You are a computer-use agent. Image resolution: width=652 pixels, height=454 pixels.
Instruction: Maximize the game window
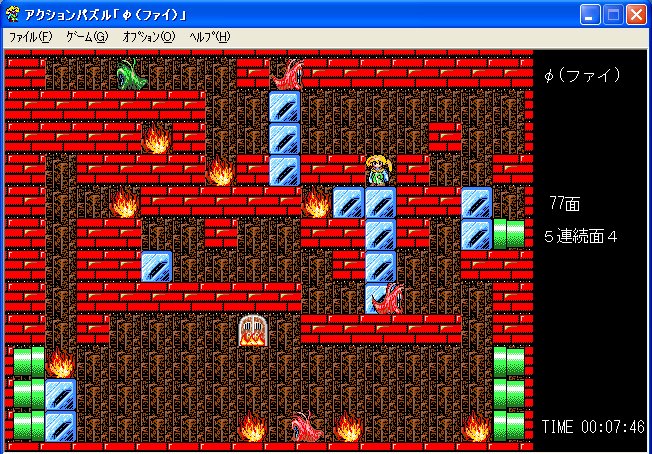614,14
